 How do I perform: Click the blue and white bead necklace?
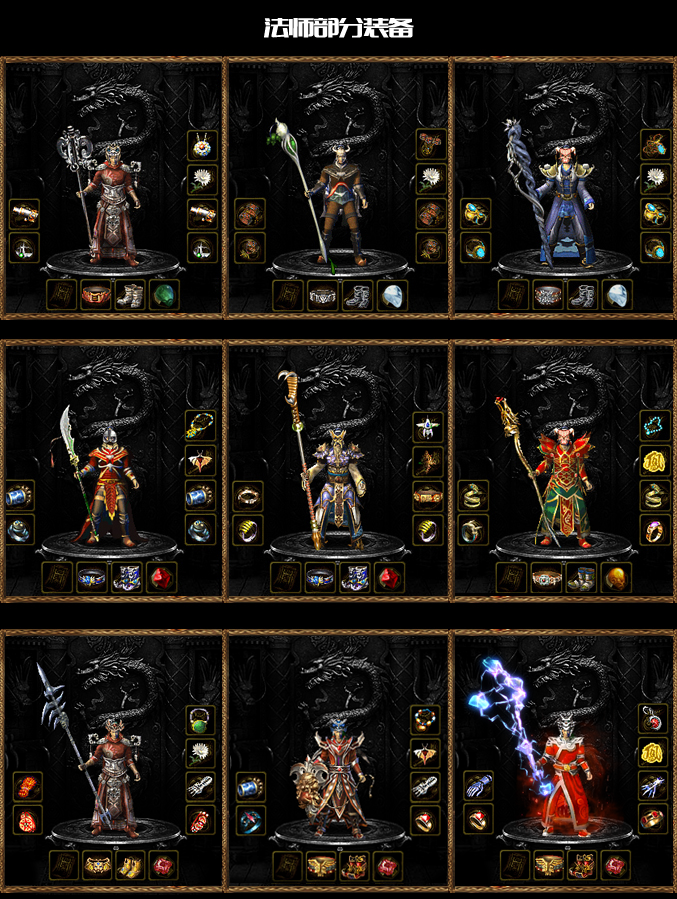coord(202,147)
